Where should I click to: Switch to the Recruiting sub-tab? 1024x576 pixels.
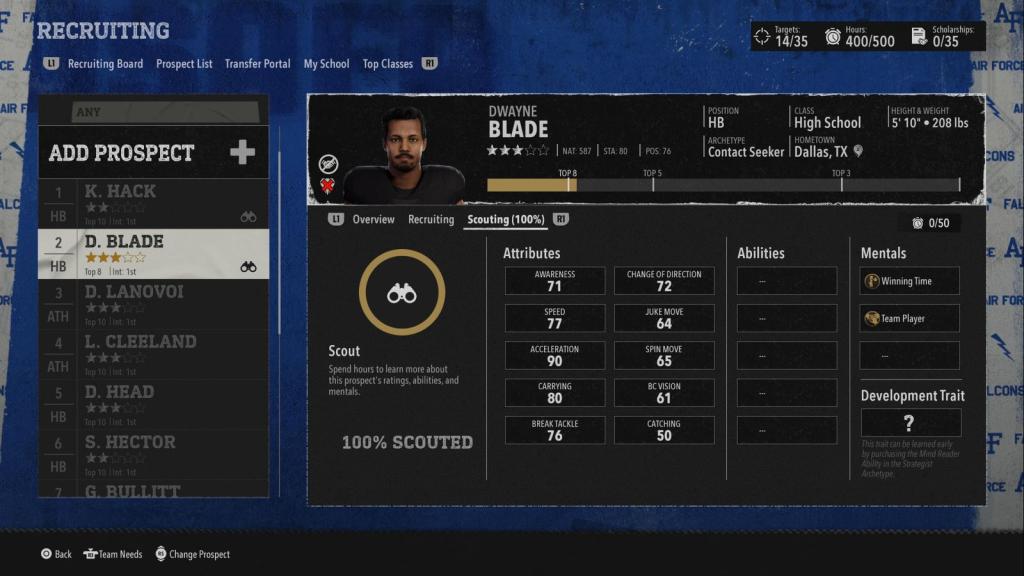coord(430,220)
